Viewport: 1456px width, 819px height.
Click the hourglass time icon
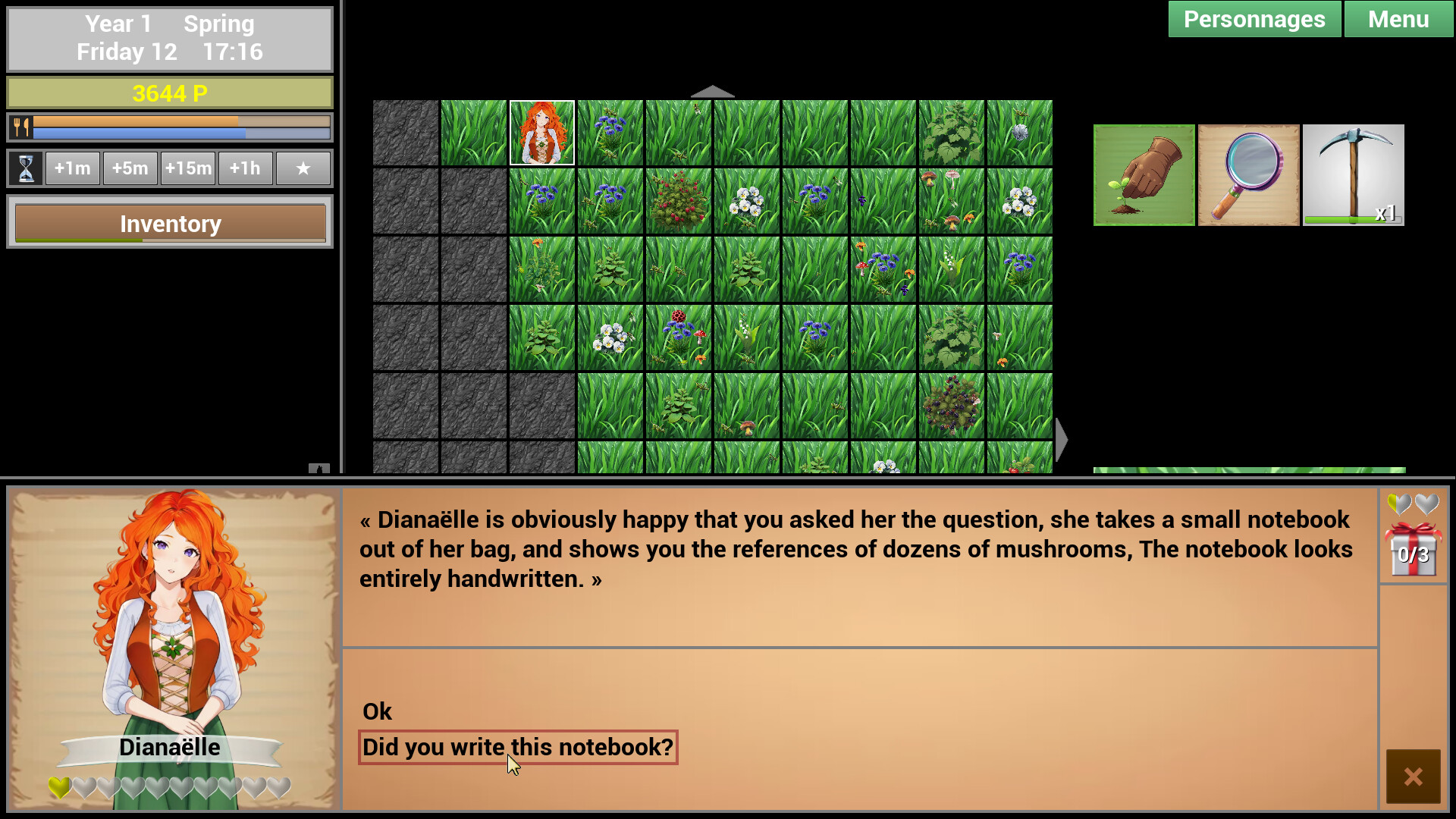[25, 168]
